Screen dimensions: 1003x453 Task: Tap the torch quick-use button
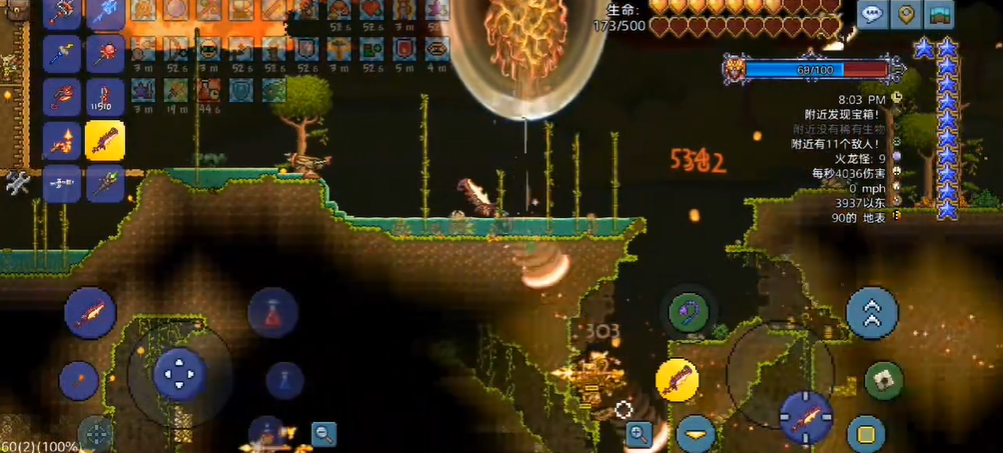[x=78, y=380]
